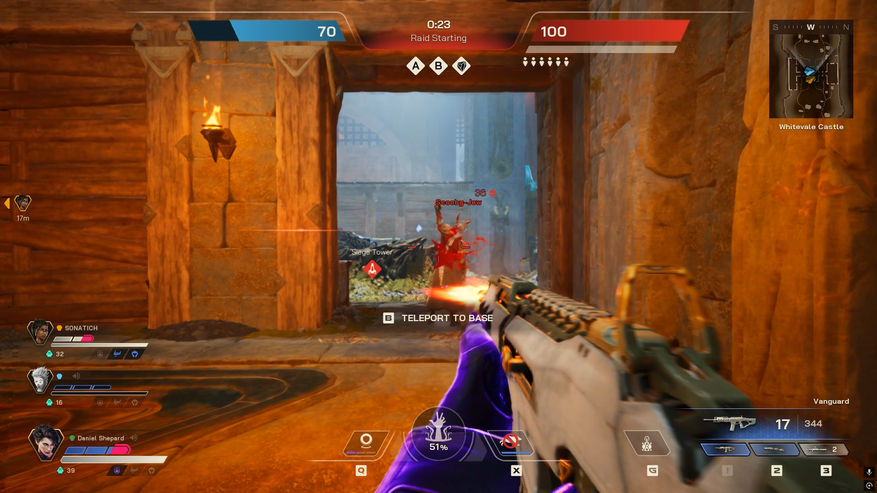Switch to the second weapon slot
This screenshot has width=877, height=493.
tap(776, 450)
